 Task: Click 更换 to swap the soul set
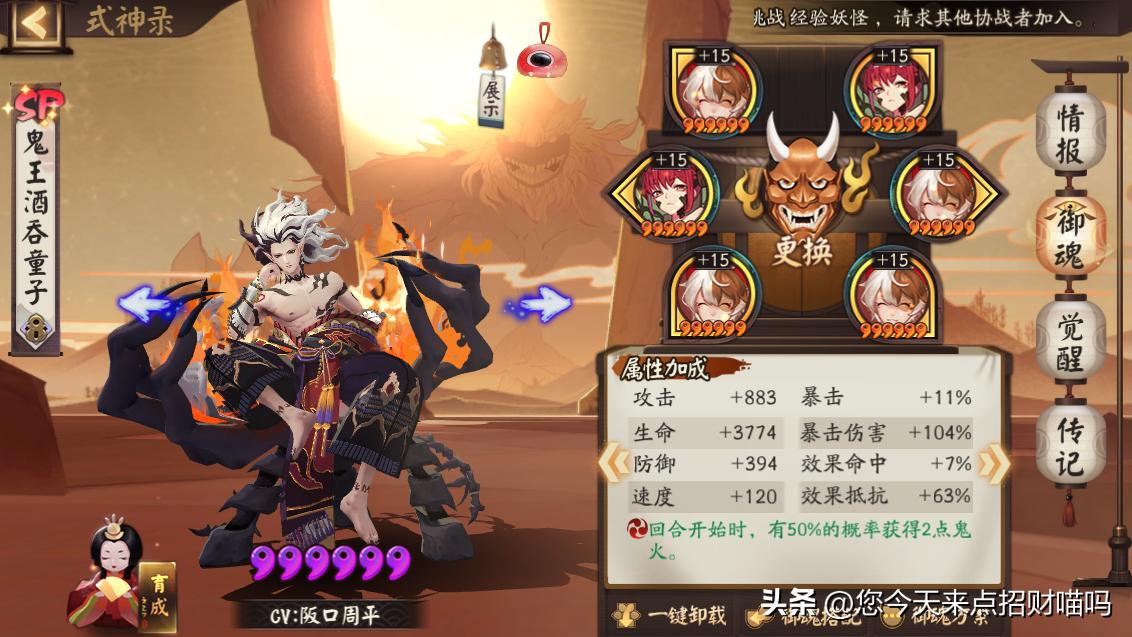coord(802,250)
